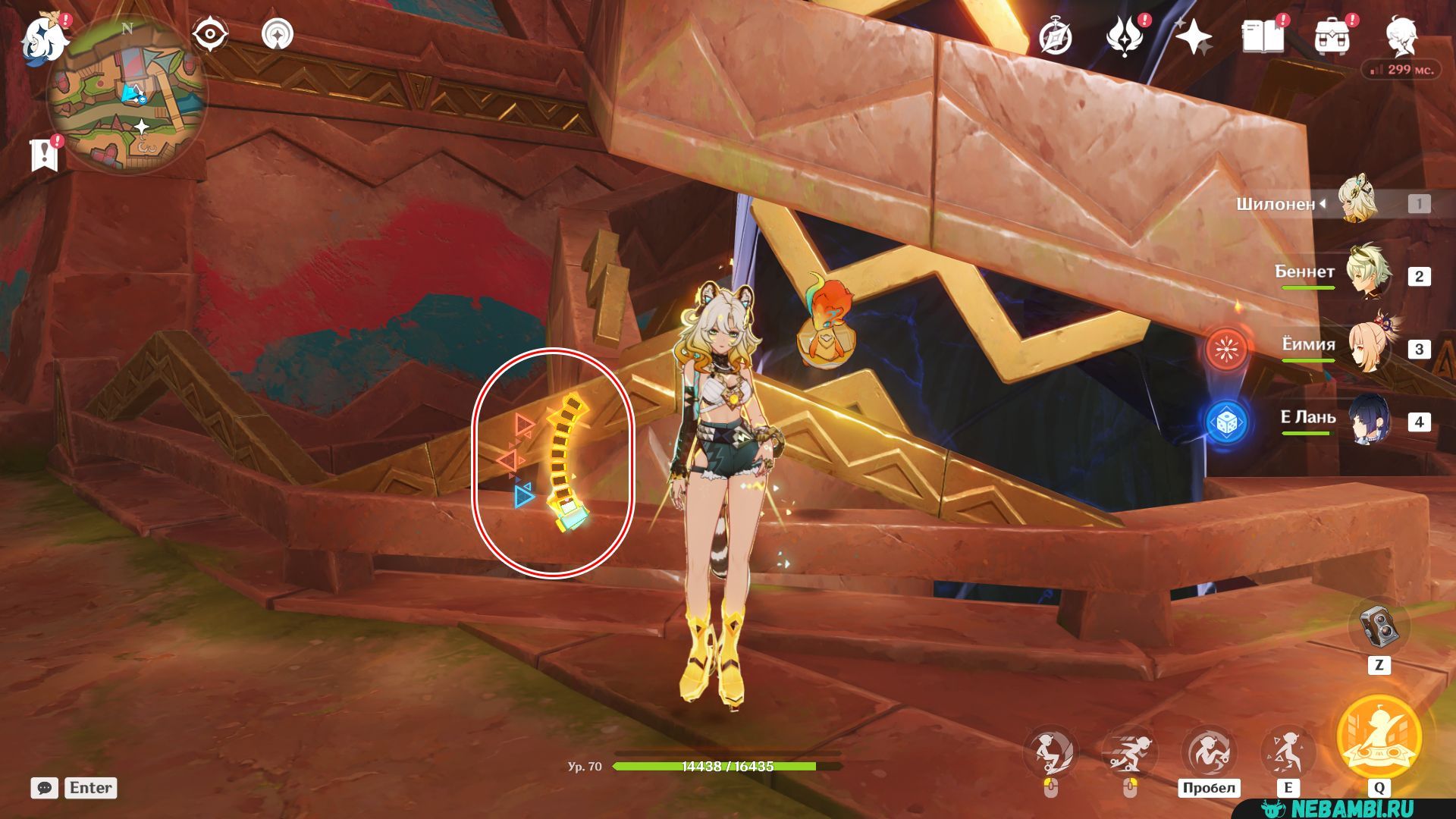Open the inventory backpack icon
This screenshot has width=1456, height=819.
coord(1332,37)
